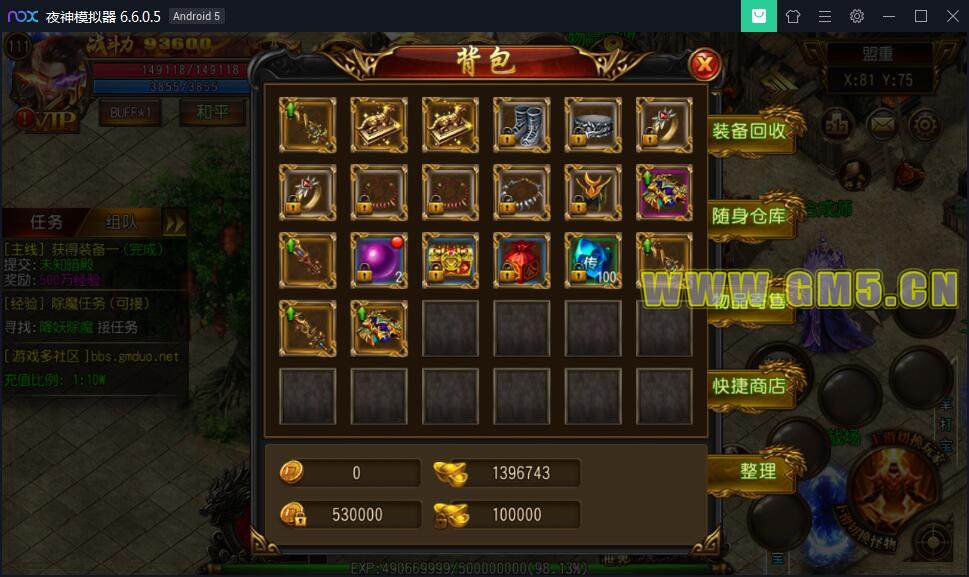This screenshot has height=577, width=969.
Task: Select the blue teleport stone stack
Action: (593, 260)
